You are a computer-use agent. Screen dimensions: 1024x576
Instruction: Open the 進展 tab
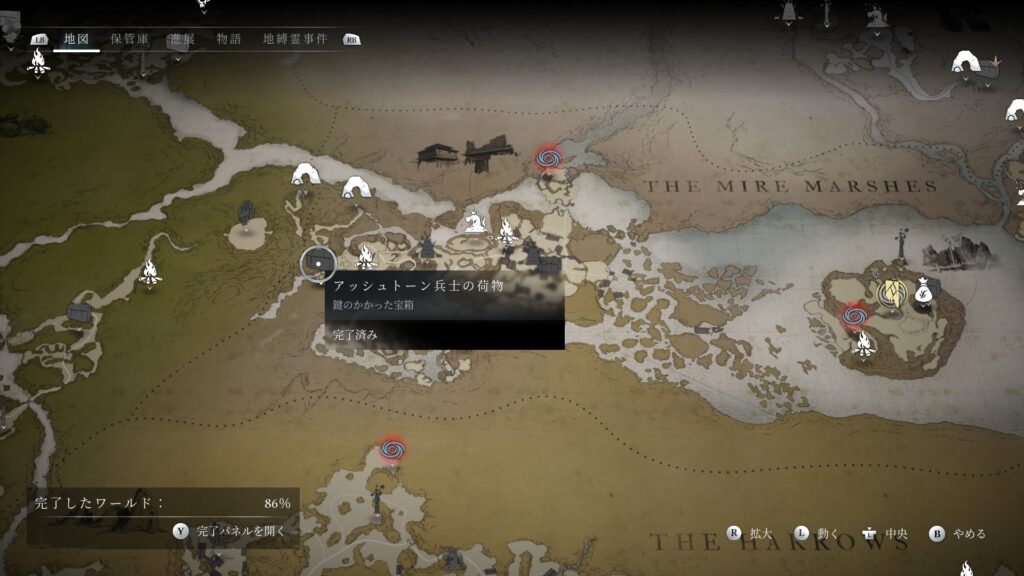pos(181,39)
